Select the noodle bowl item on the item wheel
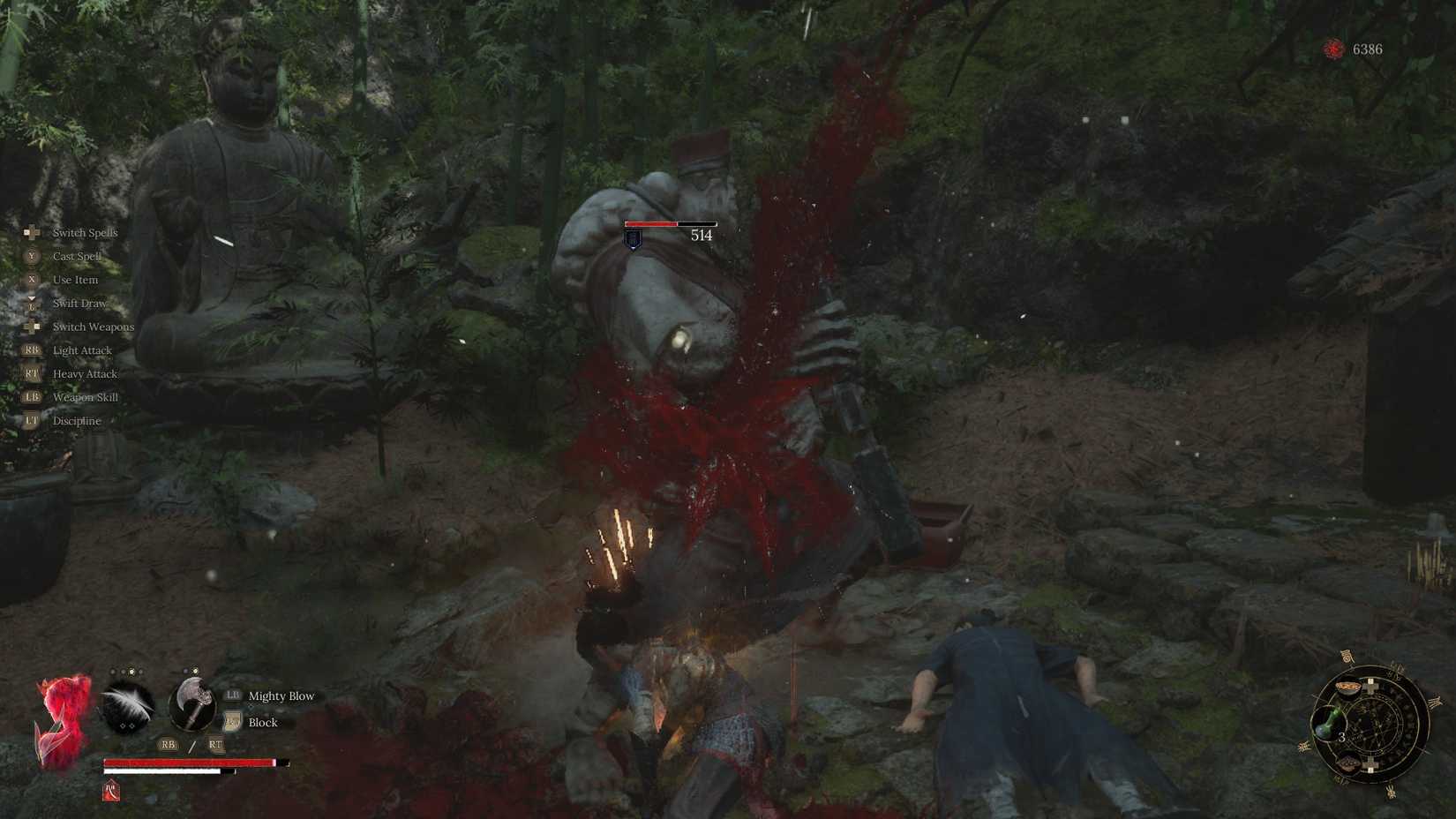1456x819 pixels. point(1347,688)
